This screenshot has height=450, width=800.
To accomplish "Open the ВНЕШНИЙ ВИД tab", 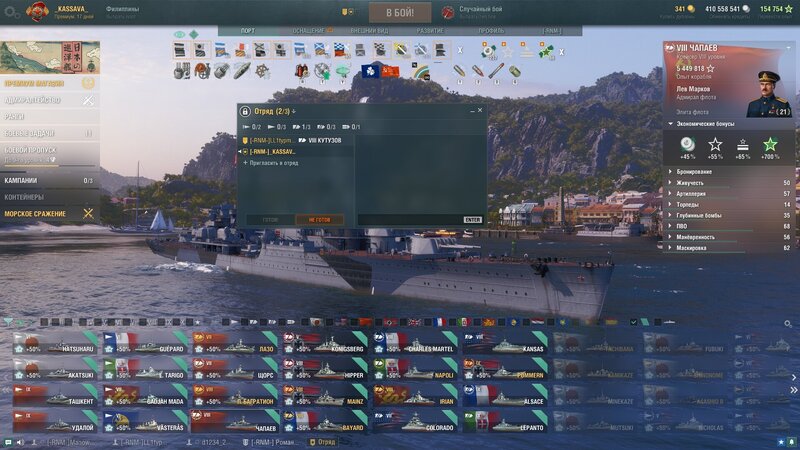I will pyautogui.click(x=368, y=31).
